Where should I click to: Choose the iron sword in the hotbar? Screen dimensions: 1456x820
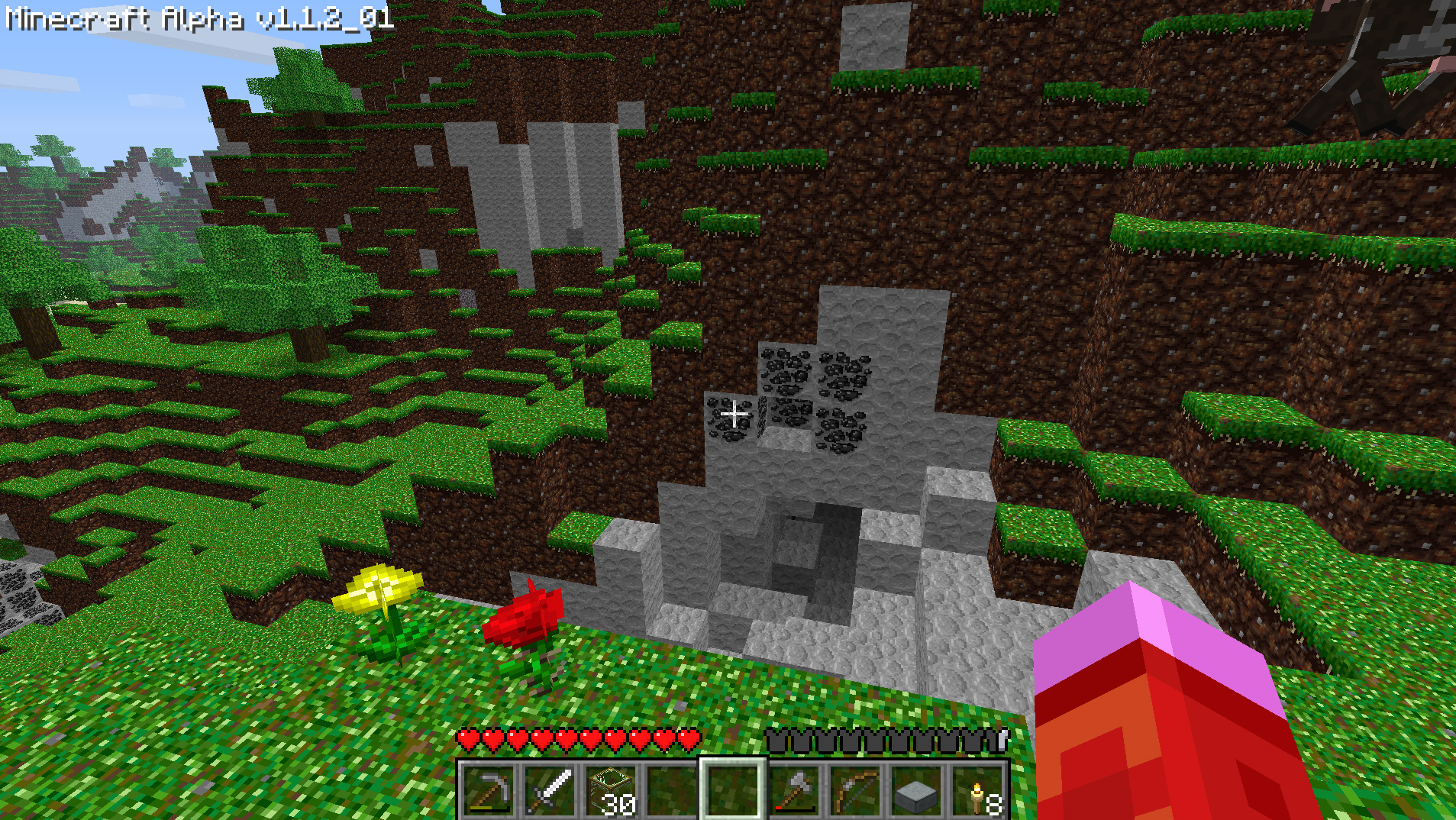click(x=550, y=790)
